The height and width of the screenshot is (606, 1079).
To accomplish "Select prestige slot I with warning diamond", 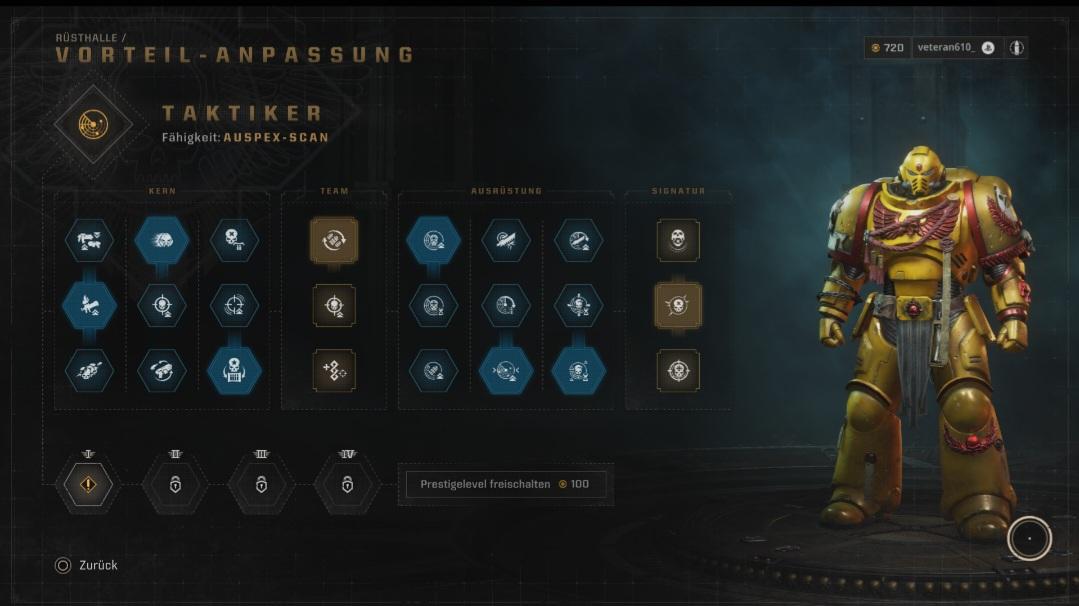I will 89,485.
